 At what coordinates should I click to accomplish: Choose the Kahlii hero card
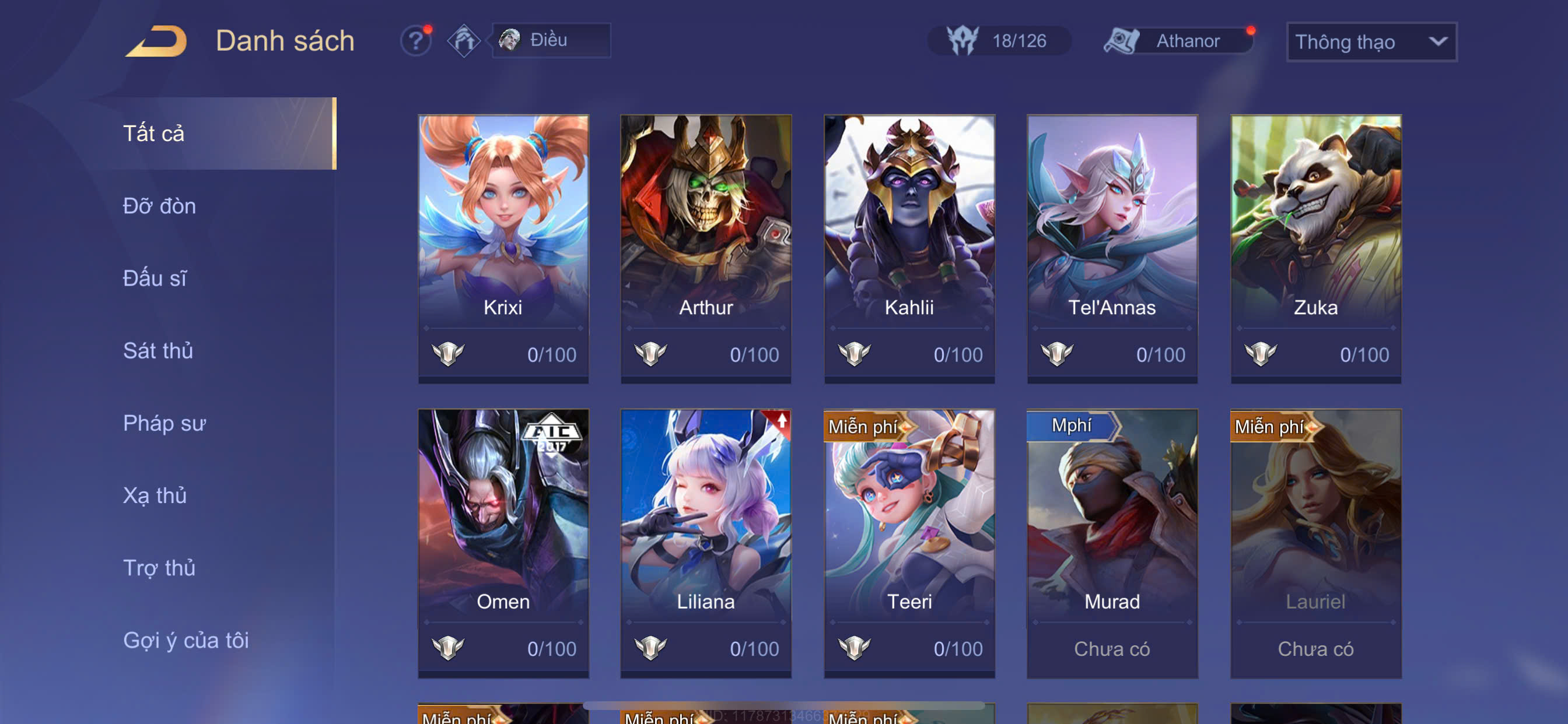click(909, 248)
